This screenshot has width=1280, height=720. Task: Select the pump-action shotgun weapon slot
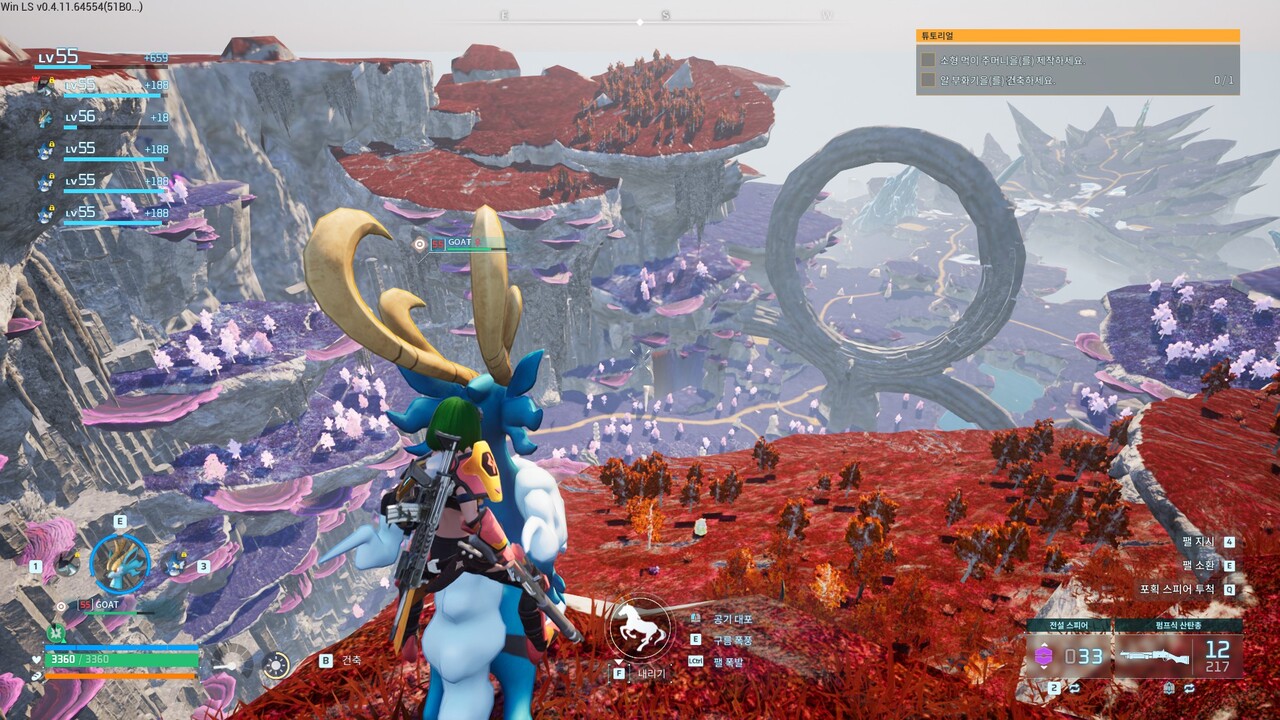click(x=1178, y=656)
